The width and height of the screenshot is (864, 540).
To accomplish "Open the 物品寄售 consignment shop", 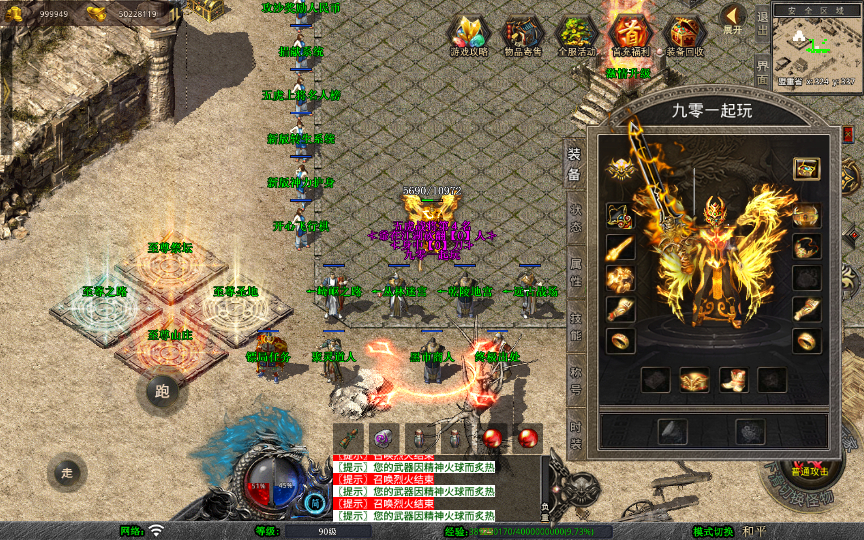I will pyautogui.click(x=522, y=36).
